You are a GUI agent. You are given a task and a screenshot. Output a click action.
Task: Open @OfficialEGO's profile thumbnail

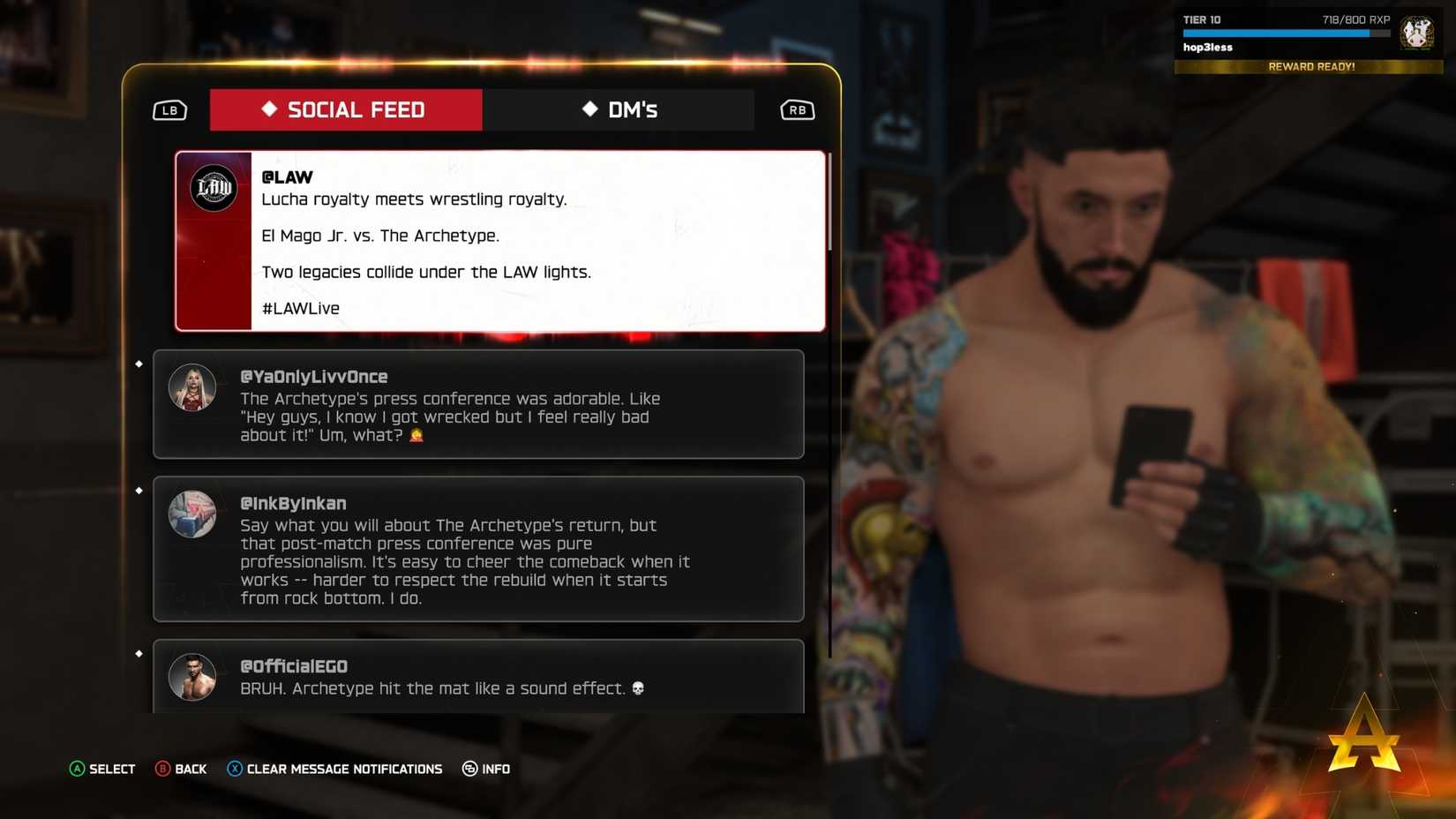(x=192, y=677)
